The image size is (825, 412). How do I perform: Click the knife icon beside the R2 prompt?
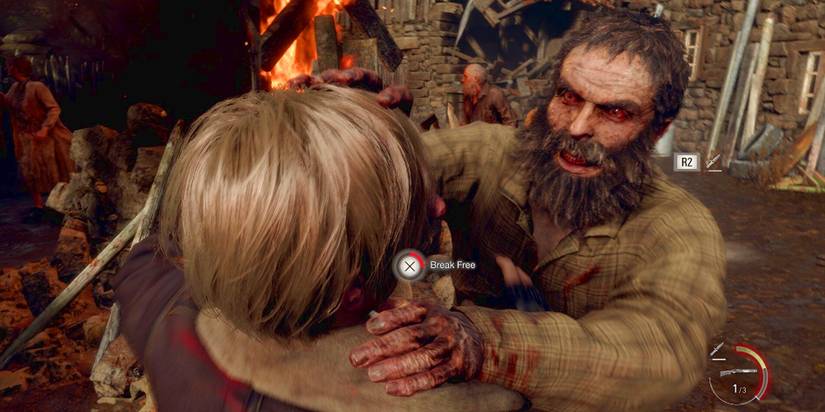click(x=714, y=161)
